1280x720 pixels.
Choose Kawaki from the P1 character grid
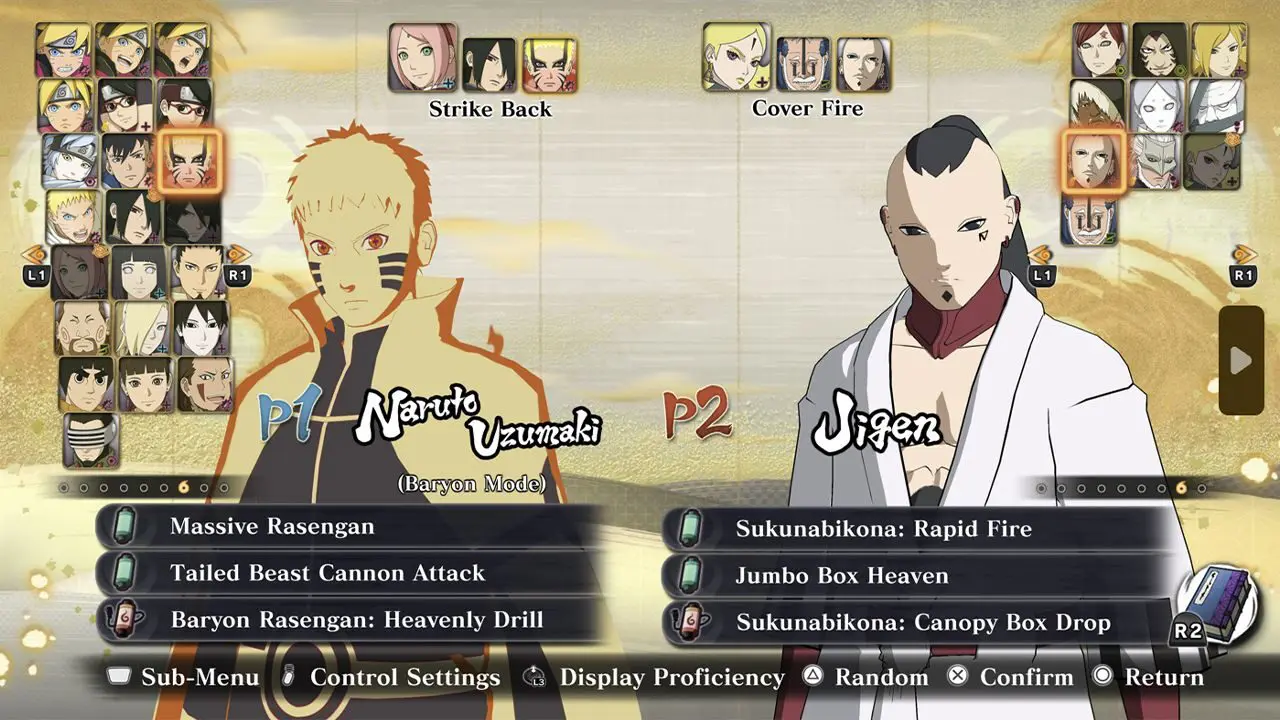pos(127,161)
